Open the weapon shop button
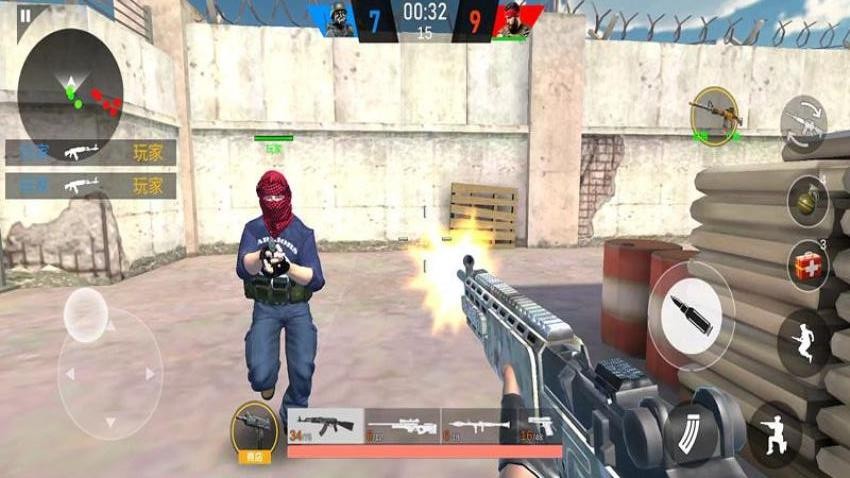The image size is (850, 478). 254,430
